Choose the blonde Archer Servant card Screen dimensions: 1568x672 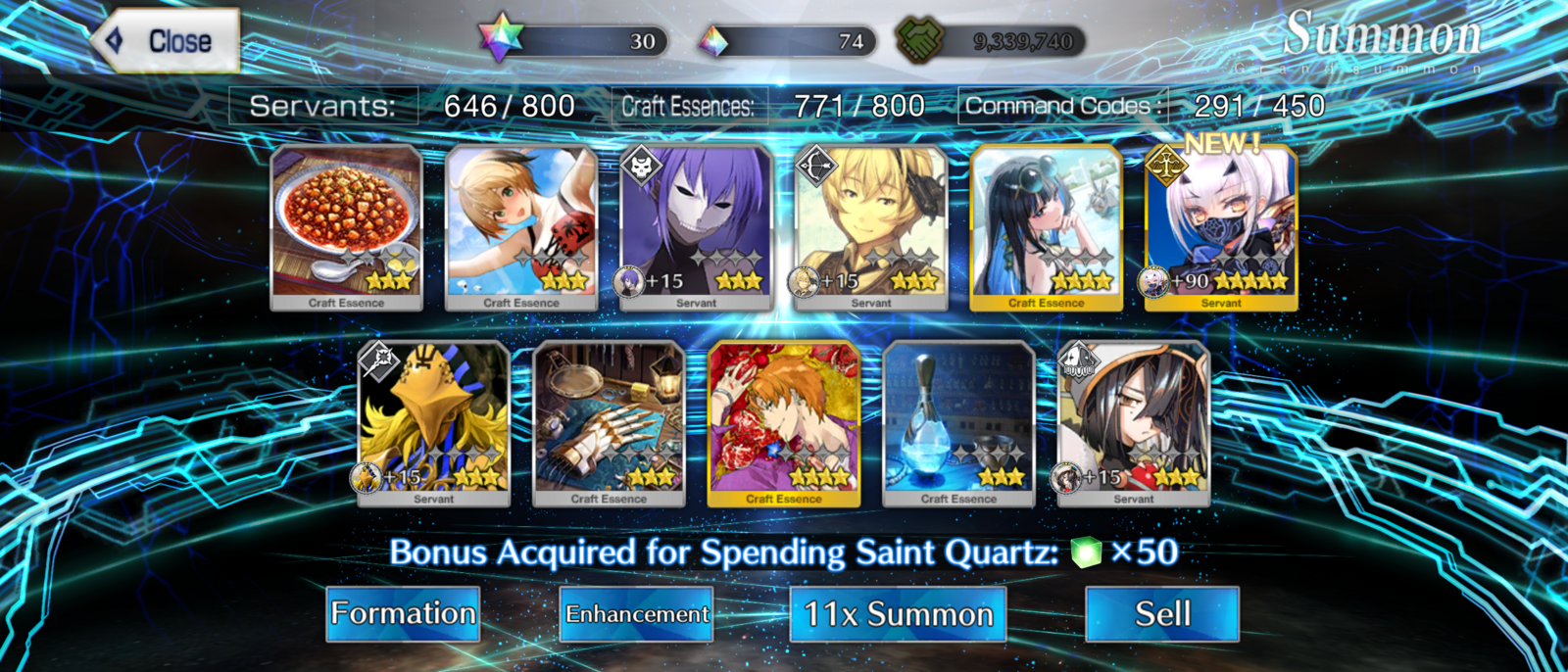pyautogui.click(x=871, y=227)
